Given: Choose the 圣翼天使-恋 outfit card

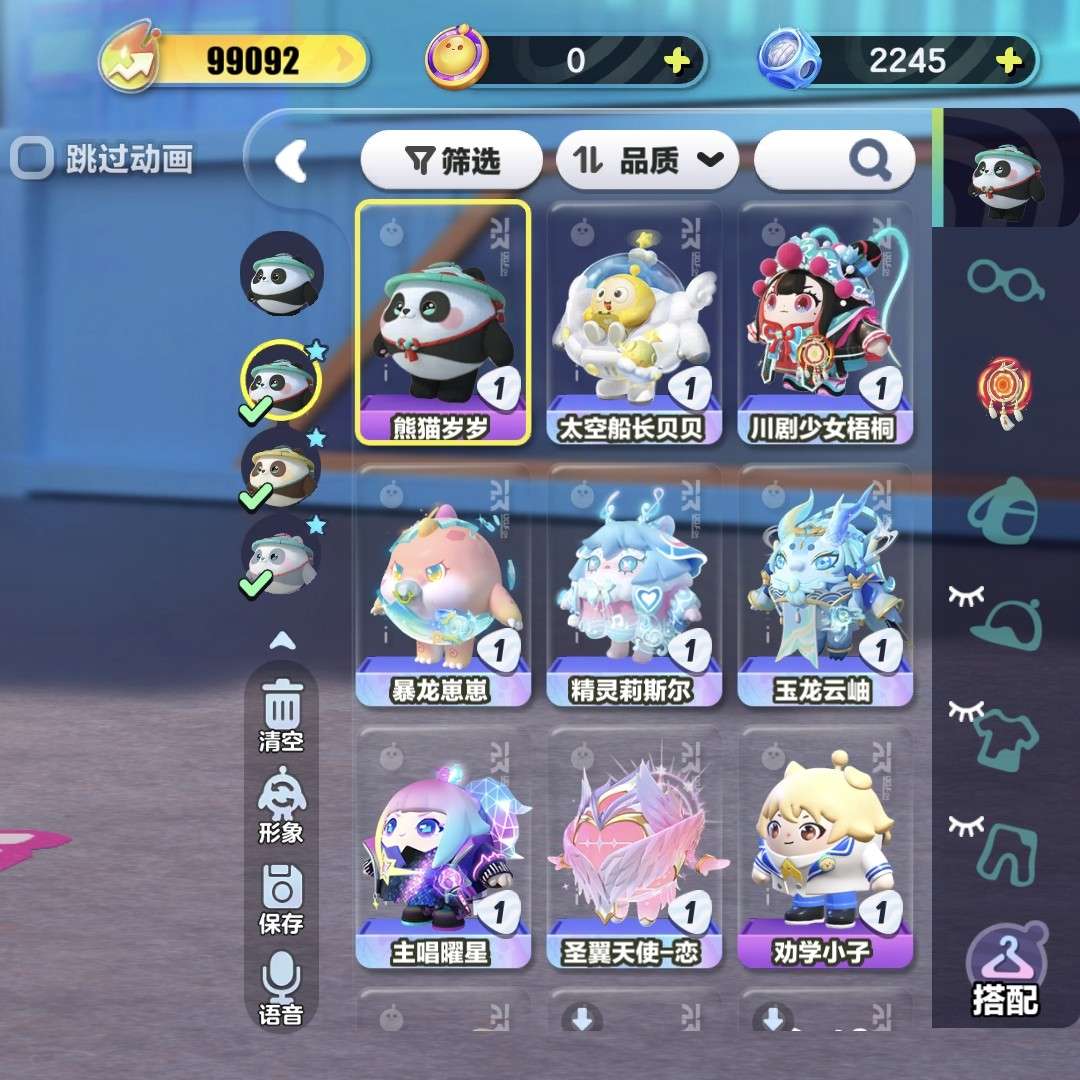Looking at the screenshot, I should [x=634, y=848].
